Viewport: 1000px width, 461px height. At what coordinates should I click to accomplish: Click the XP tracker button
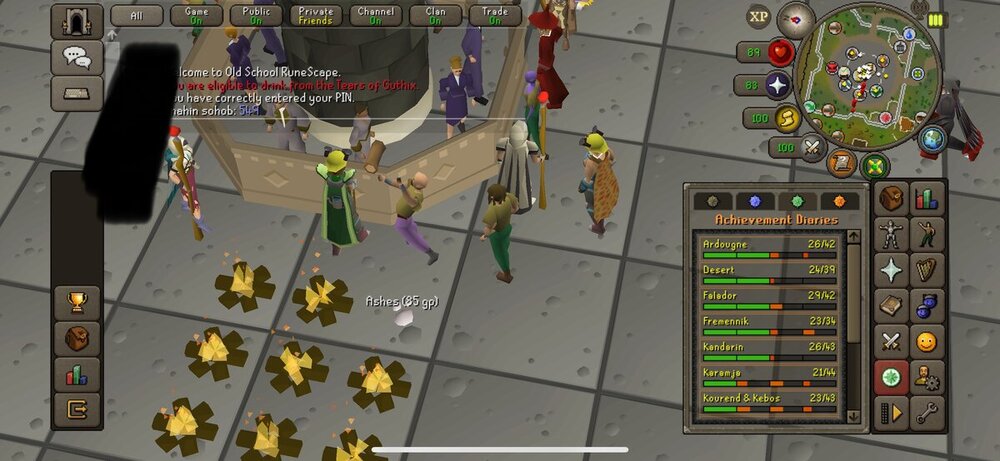click(x=758, y=16)
